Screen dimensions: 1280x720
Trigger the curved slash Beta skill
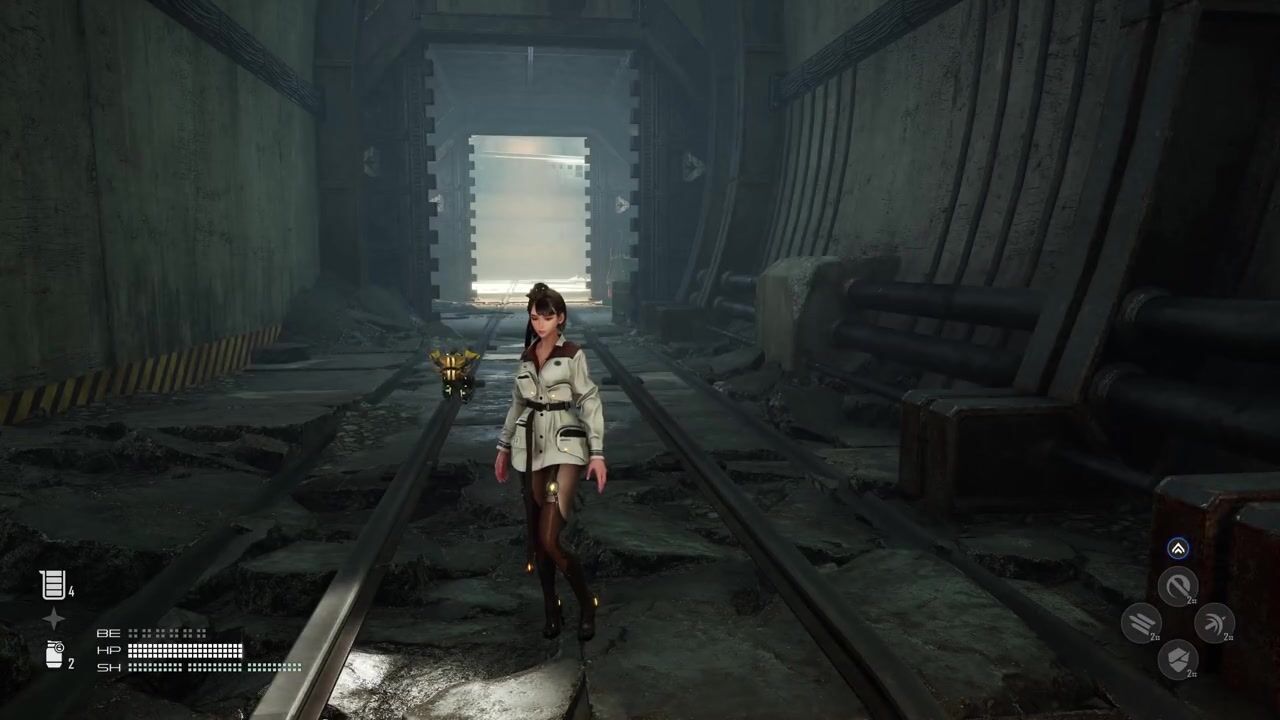pyautogui.click(x=1178, y=586)
